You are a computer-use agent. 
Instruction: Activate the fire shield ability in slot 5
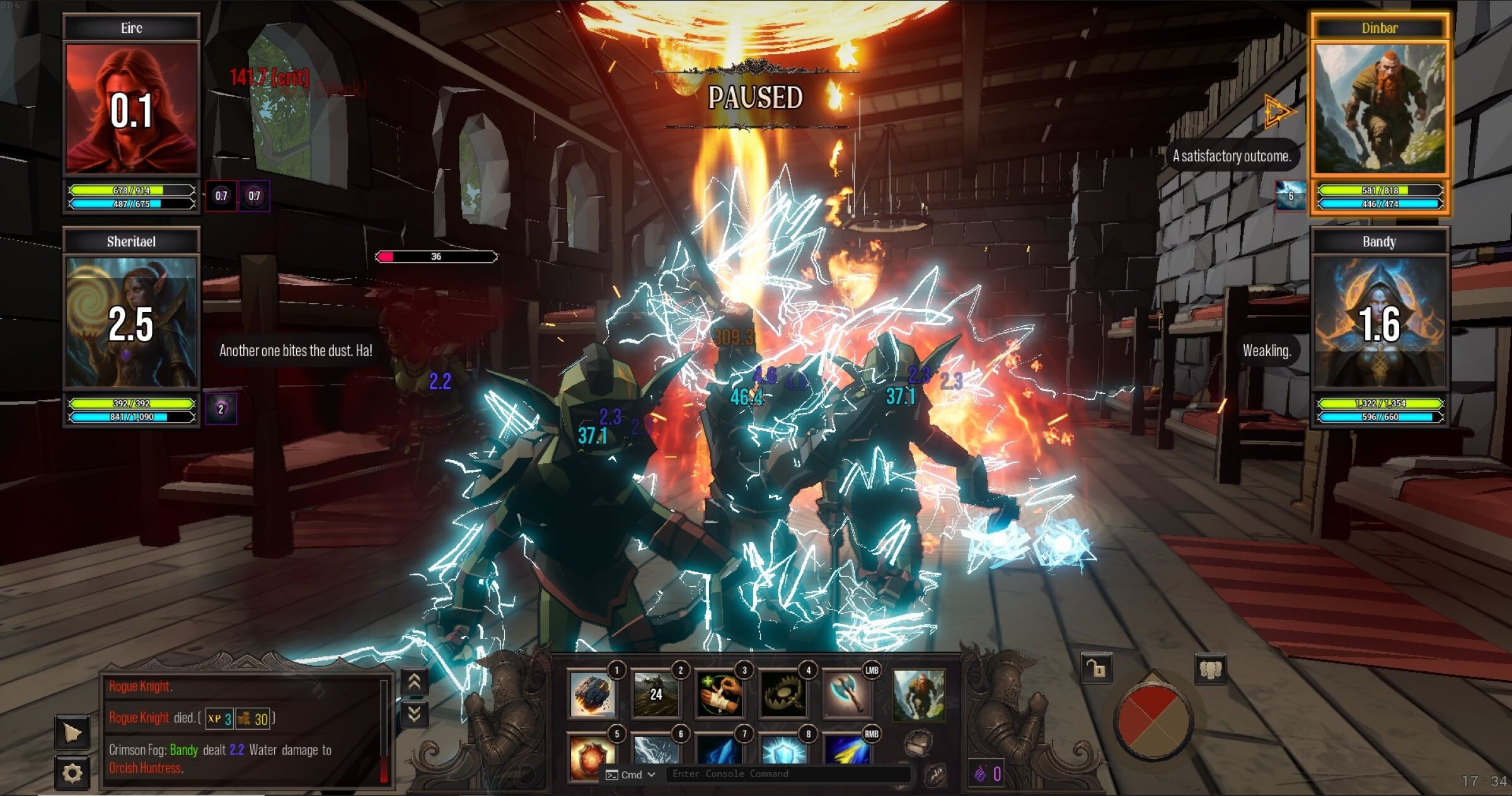[x=591, y=755]
